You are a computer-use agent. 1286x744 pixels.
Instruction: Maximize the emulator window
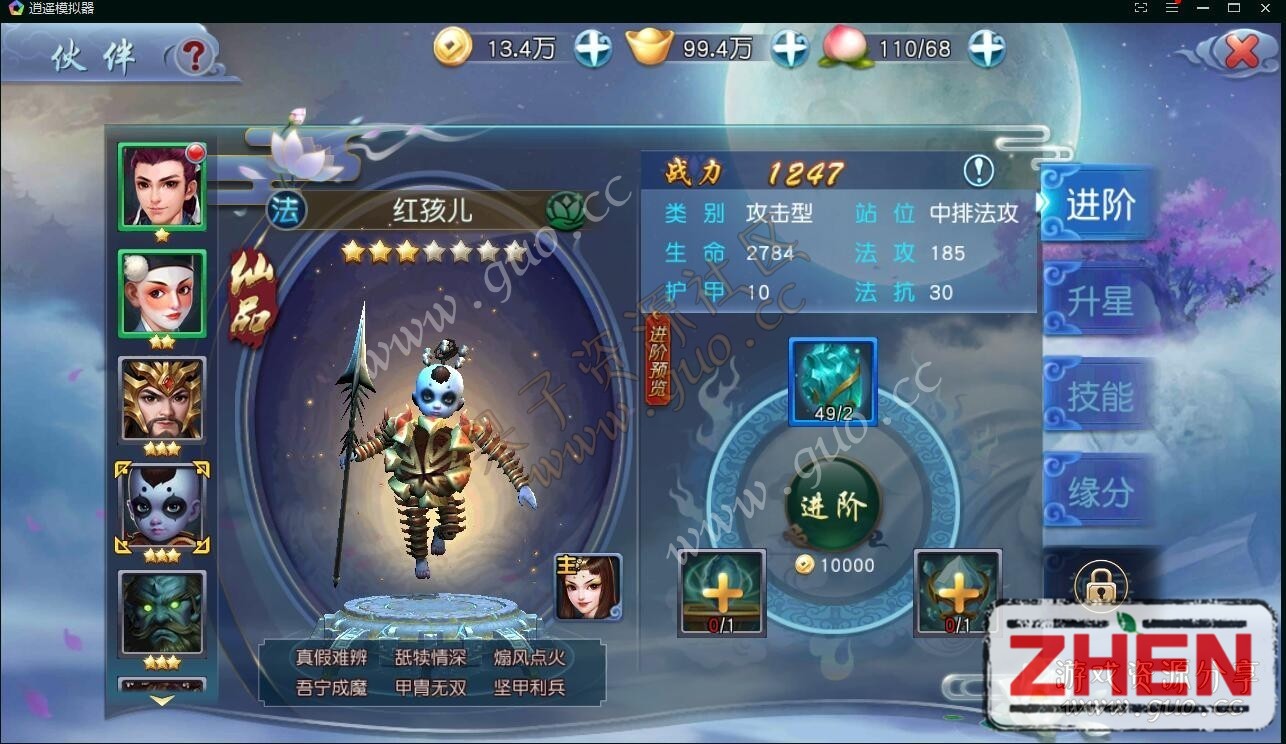click(1234, 8)
